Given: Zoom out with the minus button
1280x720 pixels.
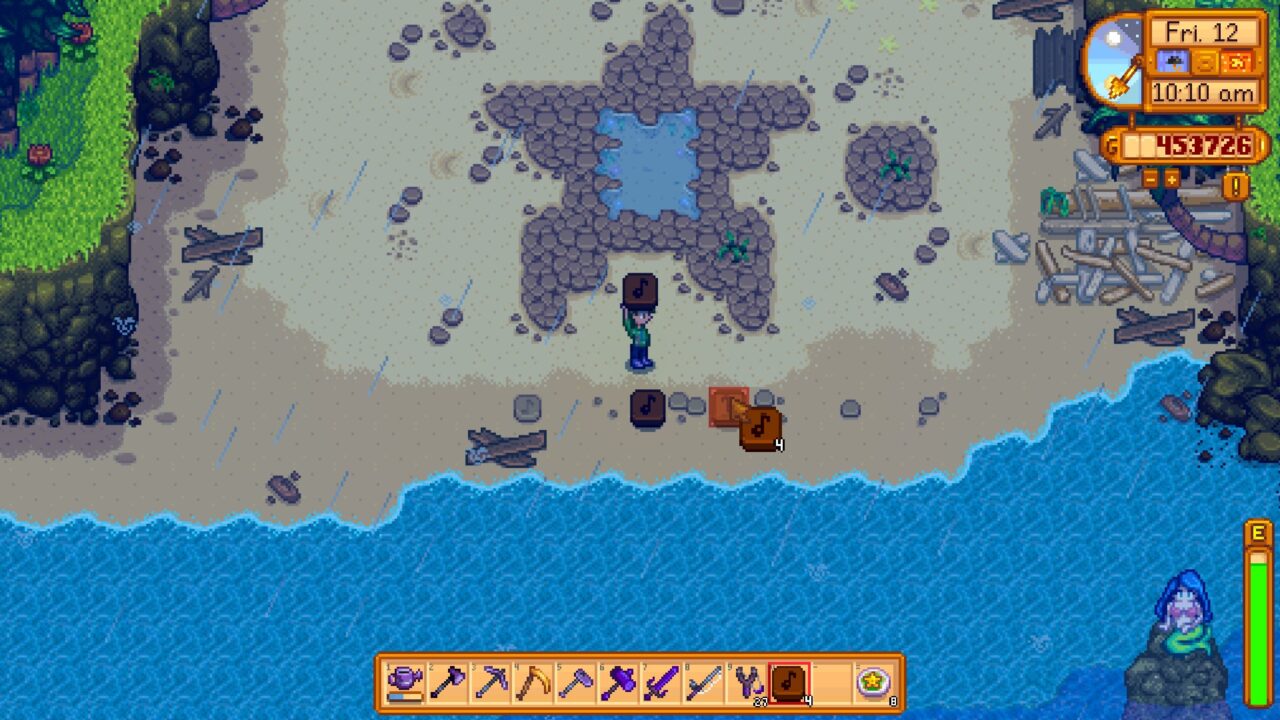Looking at the screenshot, I should point(1150,180).
